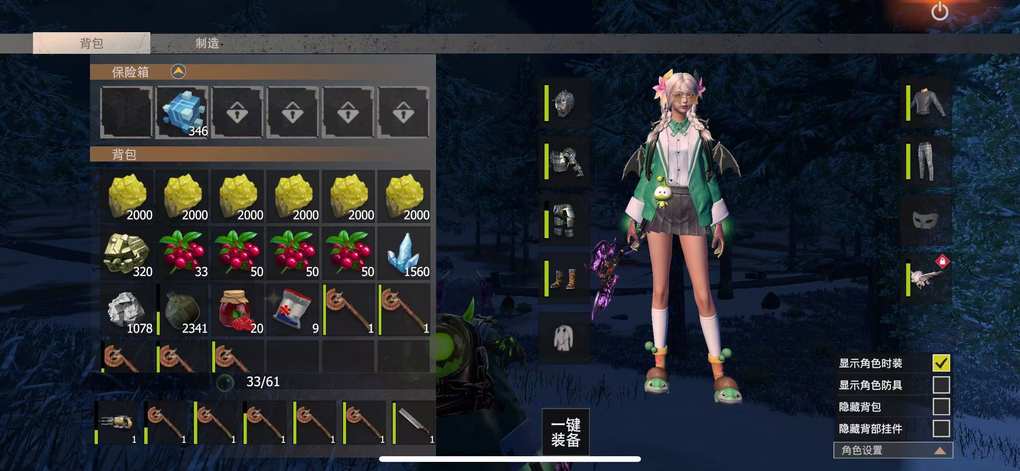
Task: Enable the 显示角色防具 checkbox
Action: point(941,385)
